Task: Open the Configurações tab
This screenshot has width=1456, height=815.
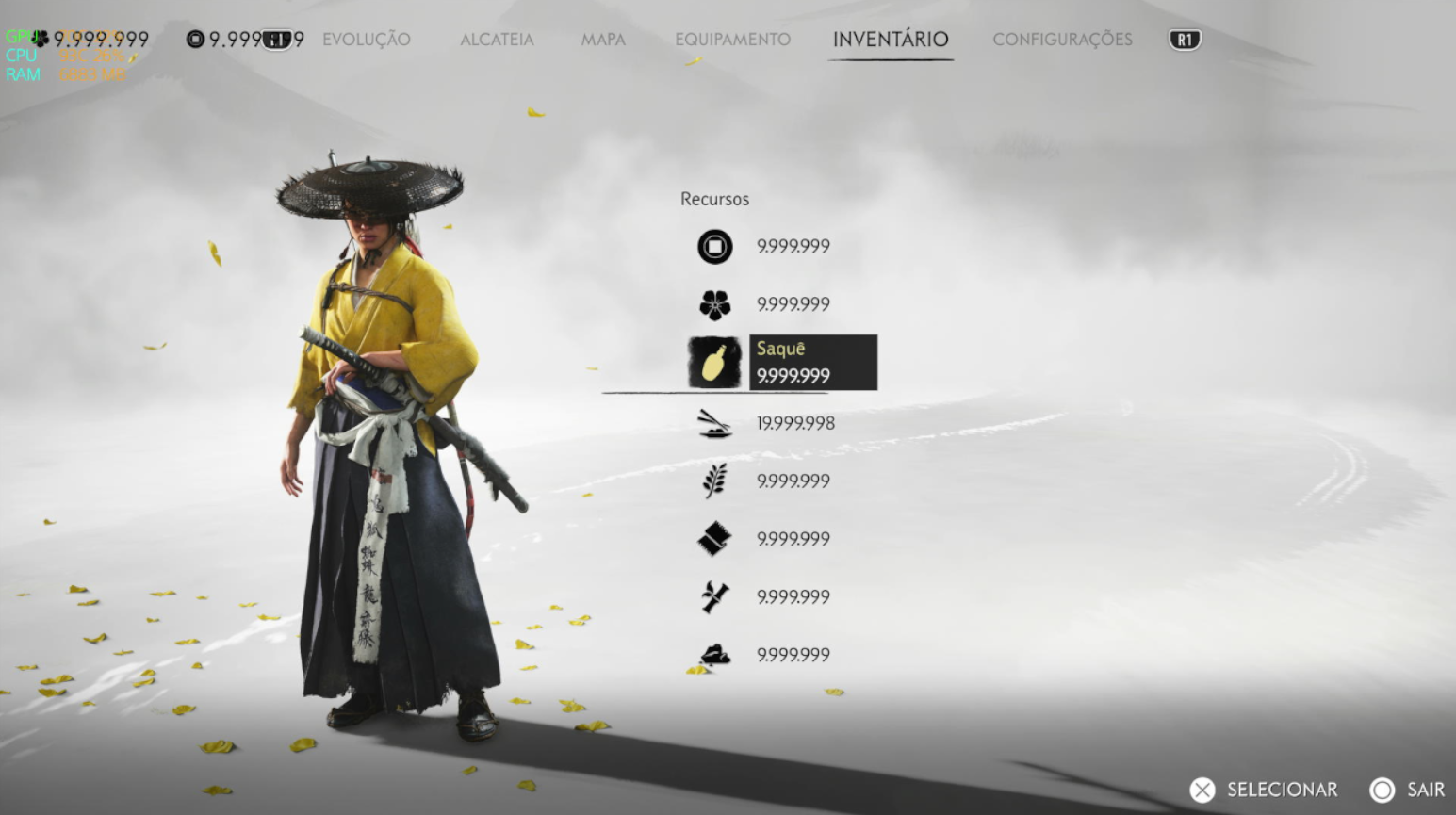Action: (1062, 40)
